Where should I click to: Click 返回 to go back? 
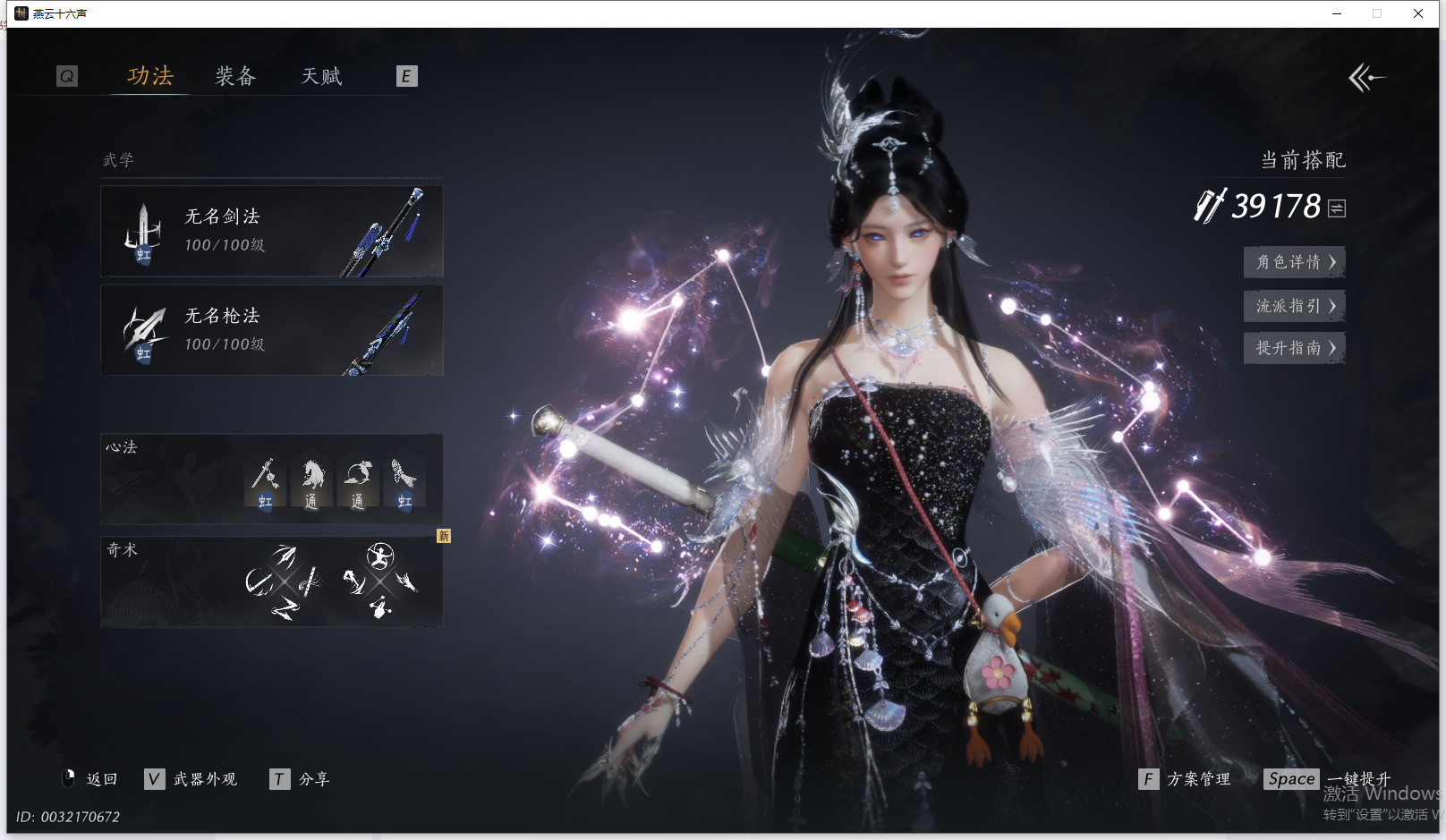coord(91,779)
